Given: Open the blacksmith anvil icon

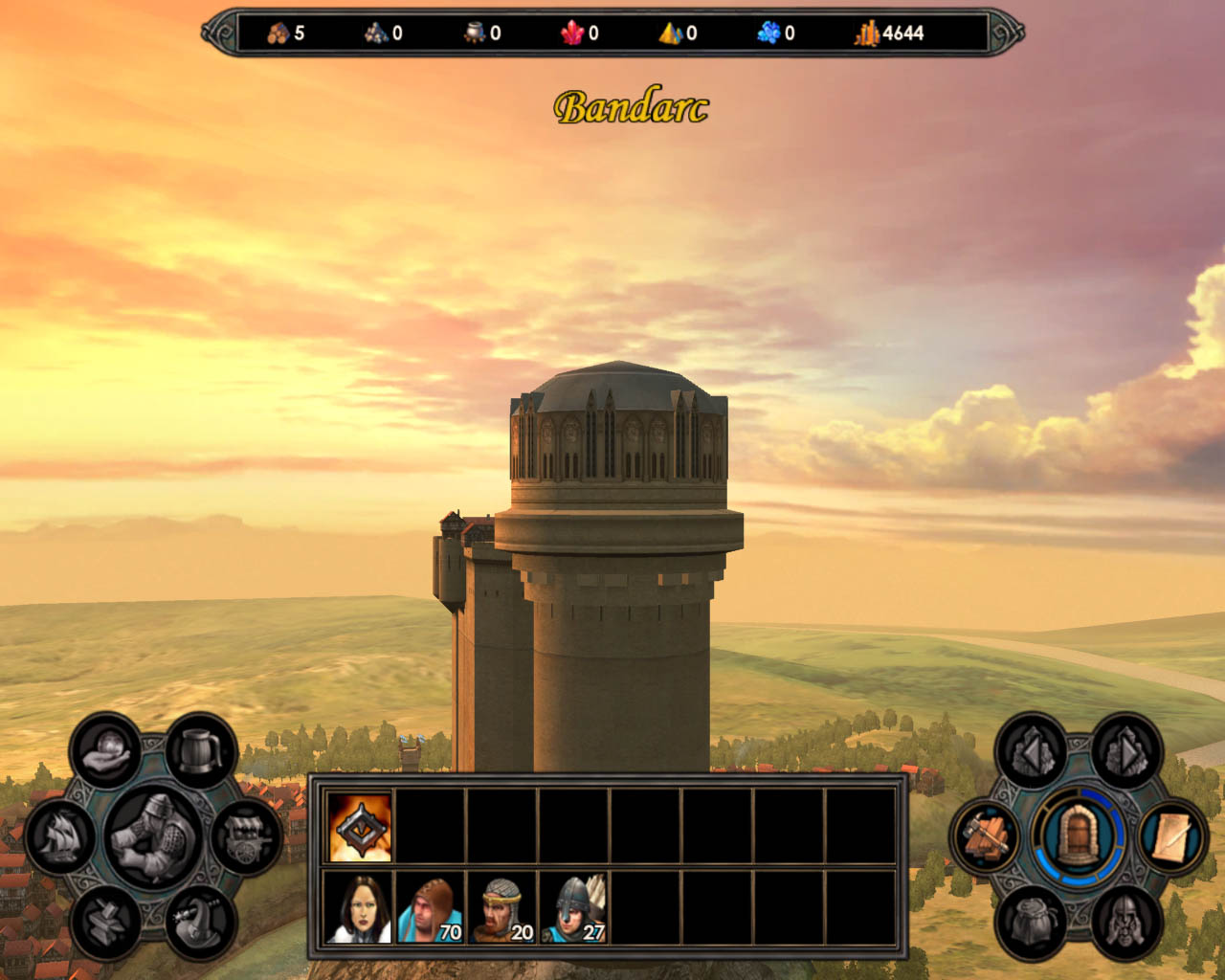Looking at the screenshot, I should [106, 921].
